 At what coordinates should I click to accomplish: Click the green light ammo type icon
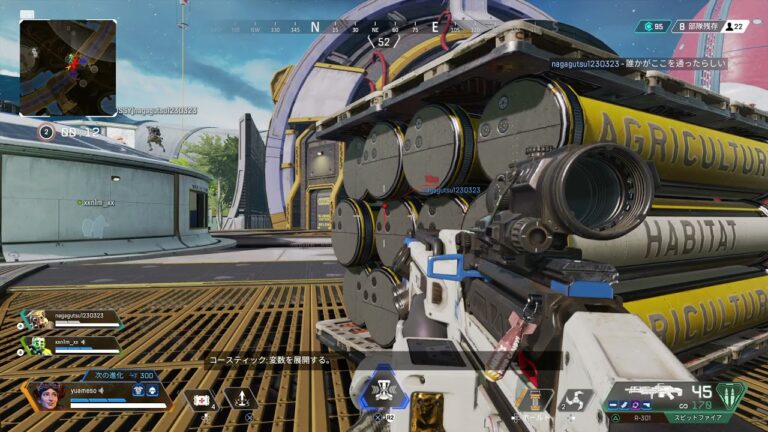731,394
